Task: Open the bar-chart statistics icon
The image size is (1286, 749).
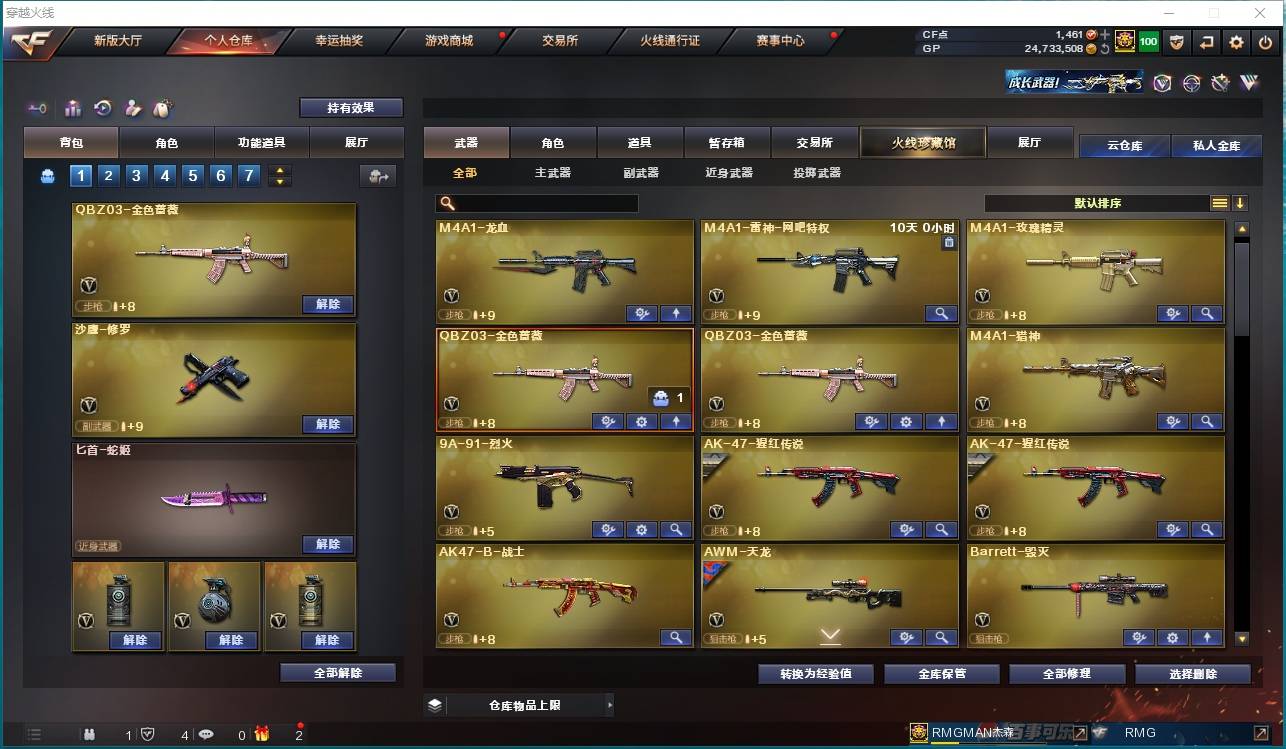Action: point(73,108)
